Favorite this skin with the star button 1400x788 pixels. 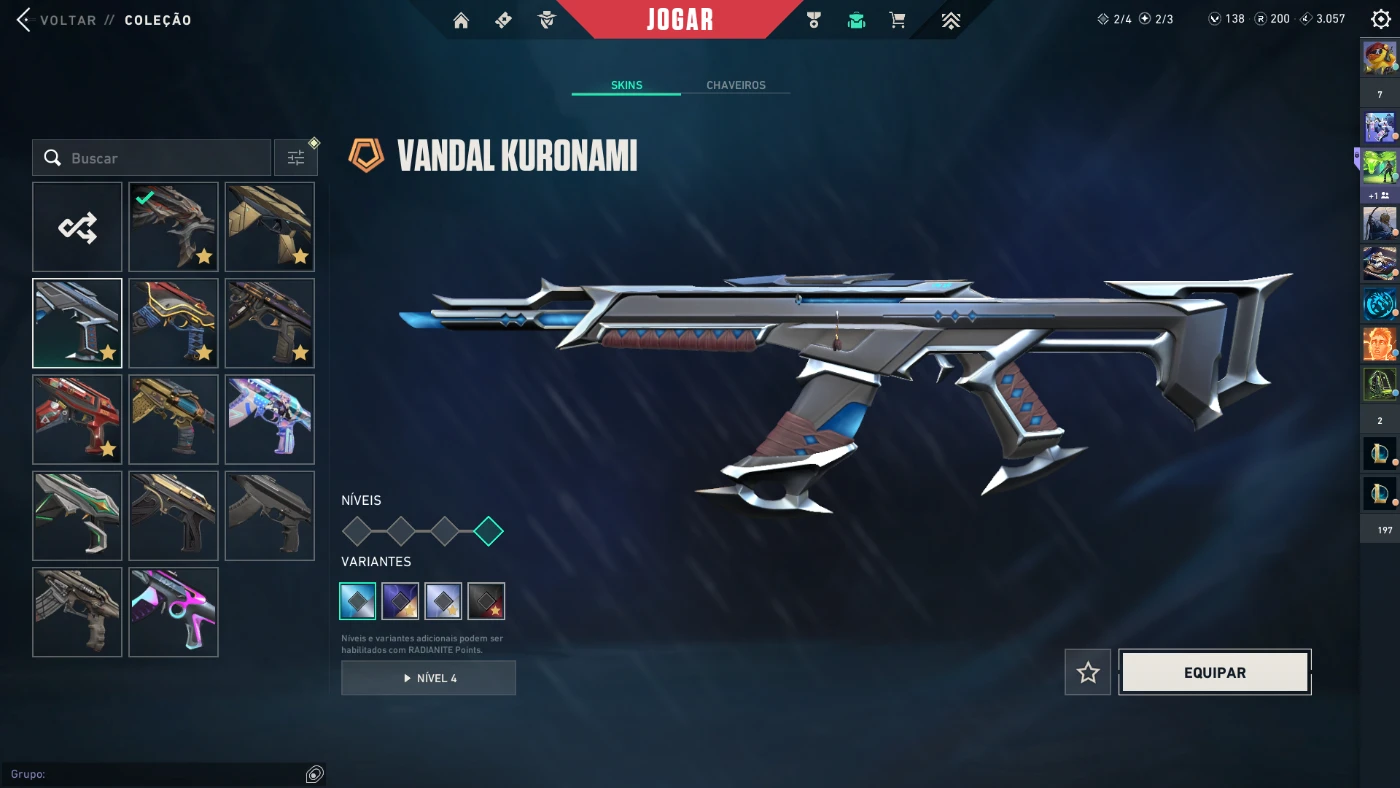tap(1088, 673)
